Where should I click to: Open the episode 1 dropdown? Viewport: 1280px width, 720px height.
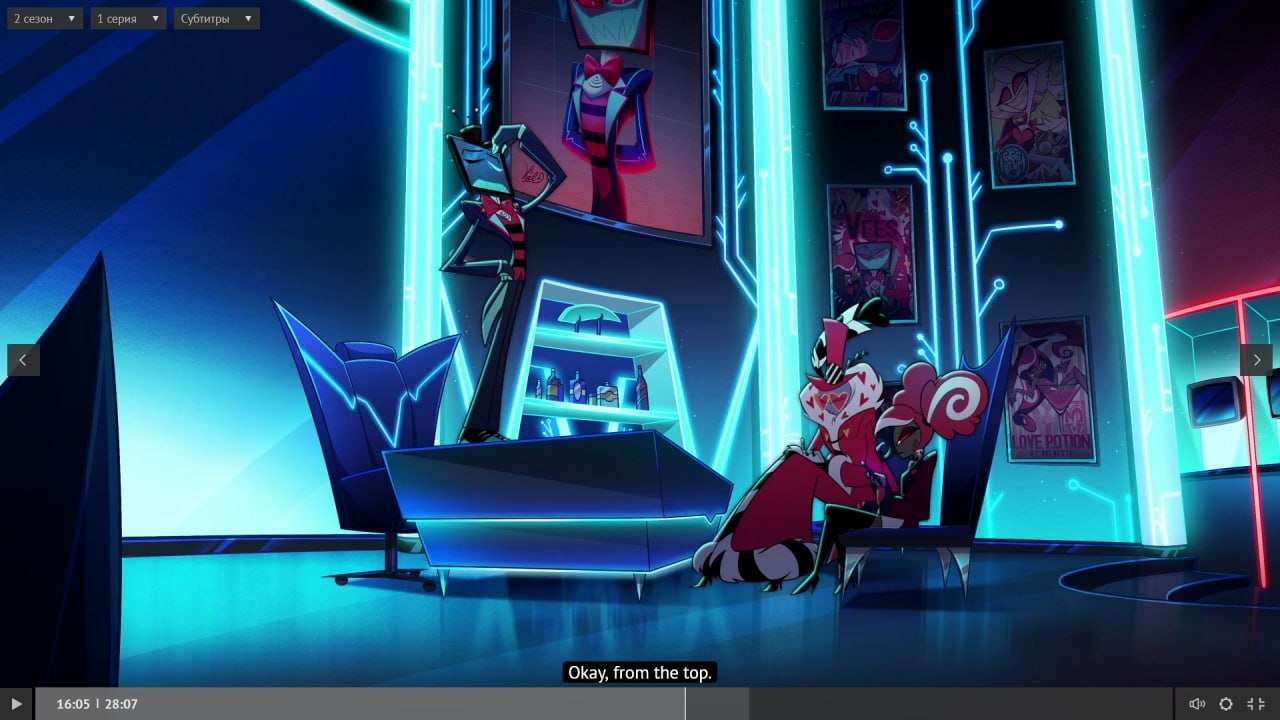pos(128,18)
